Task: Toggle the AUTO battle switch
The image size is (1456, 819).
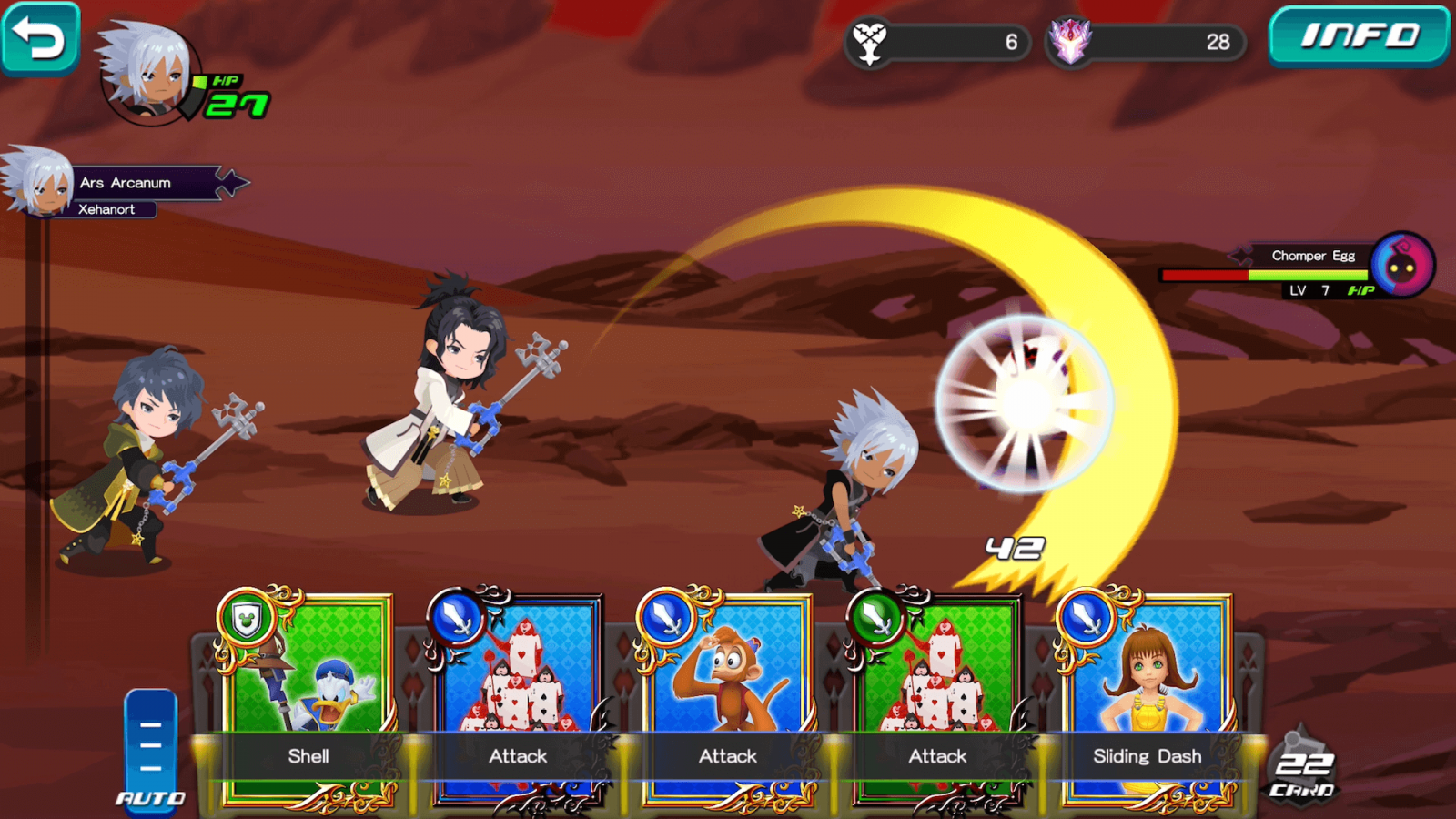Action: pos(151,748)
